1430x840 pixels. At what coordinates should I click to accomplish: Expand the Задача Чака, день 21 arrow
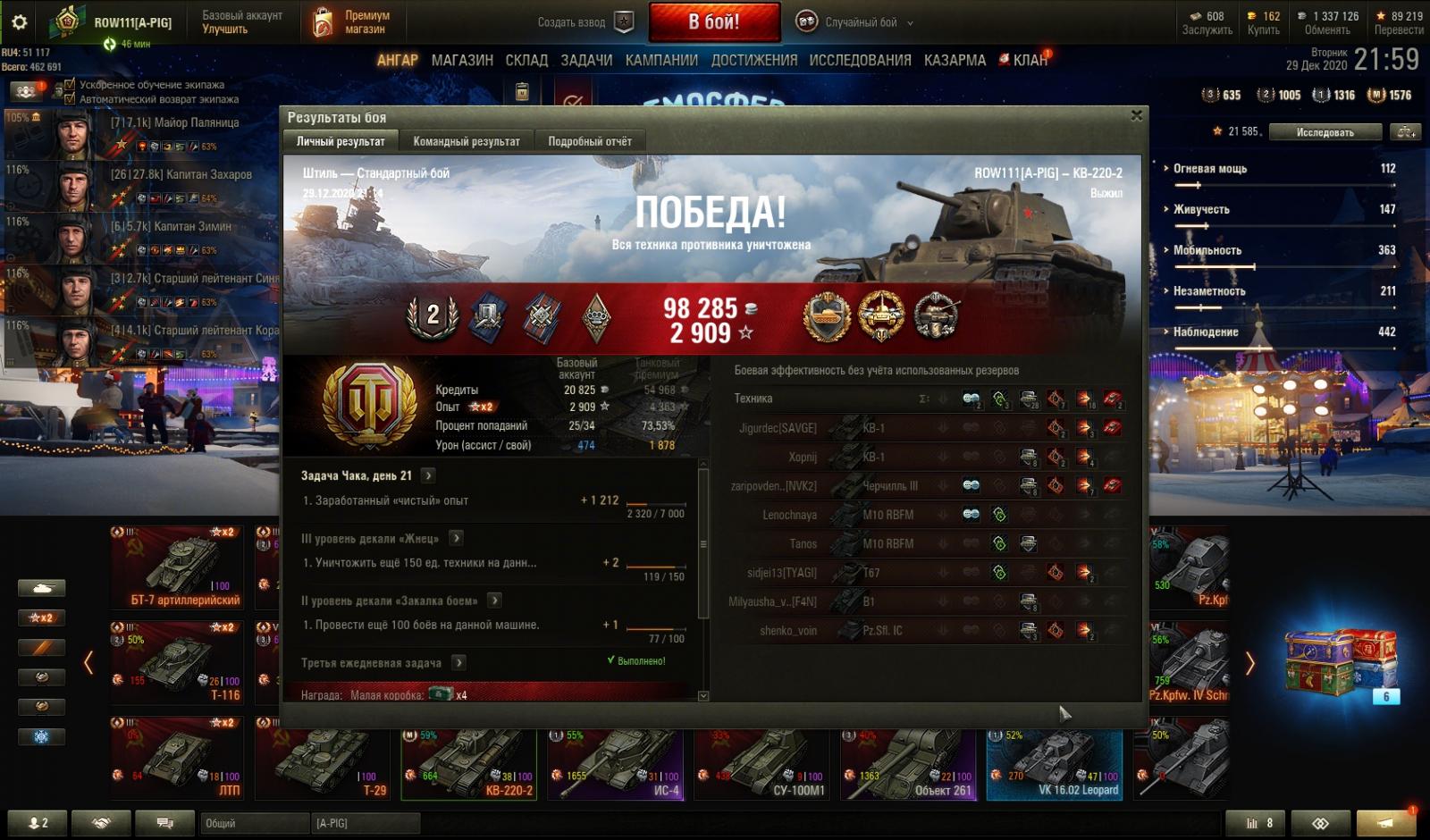428,475
